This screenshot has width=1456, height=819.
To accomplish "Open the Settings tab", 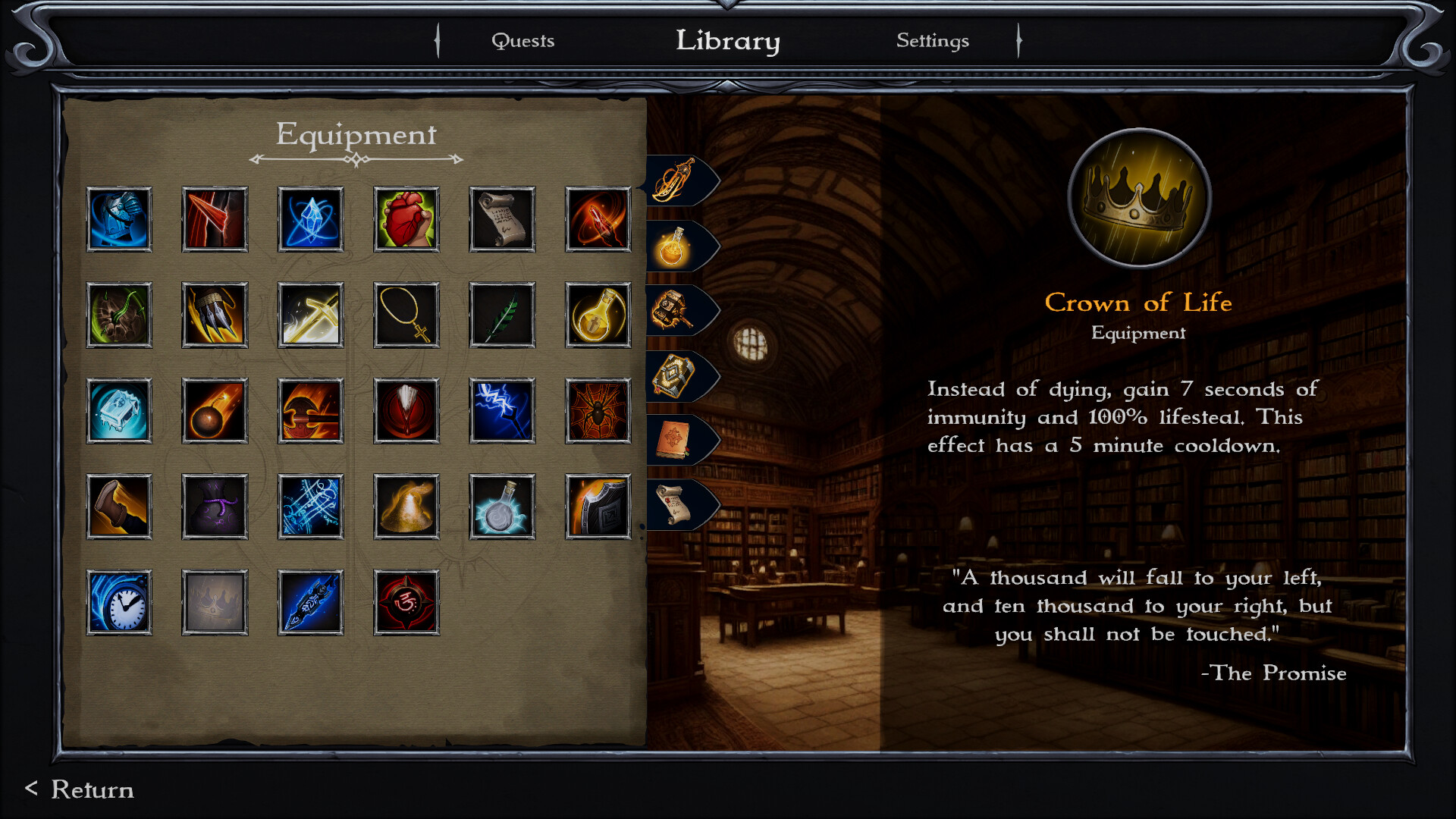I will (933, 41).
